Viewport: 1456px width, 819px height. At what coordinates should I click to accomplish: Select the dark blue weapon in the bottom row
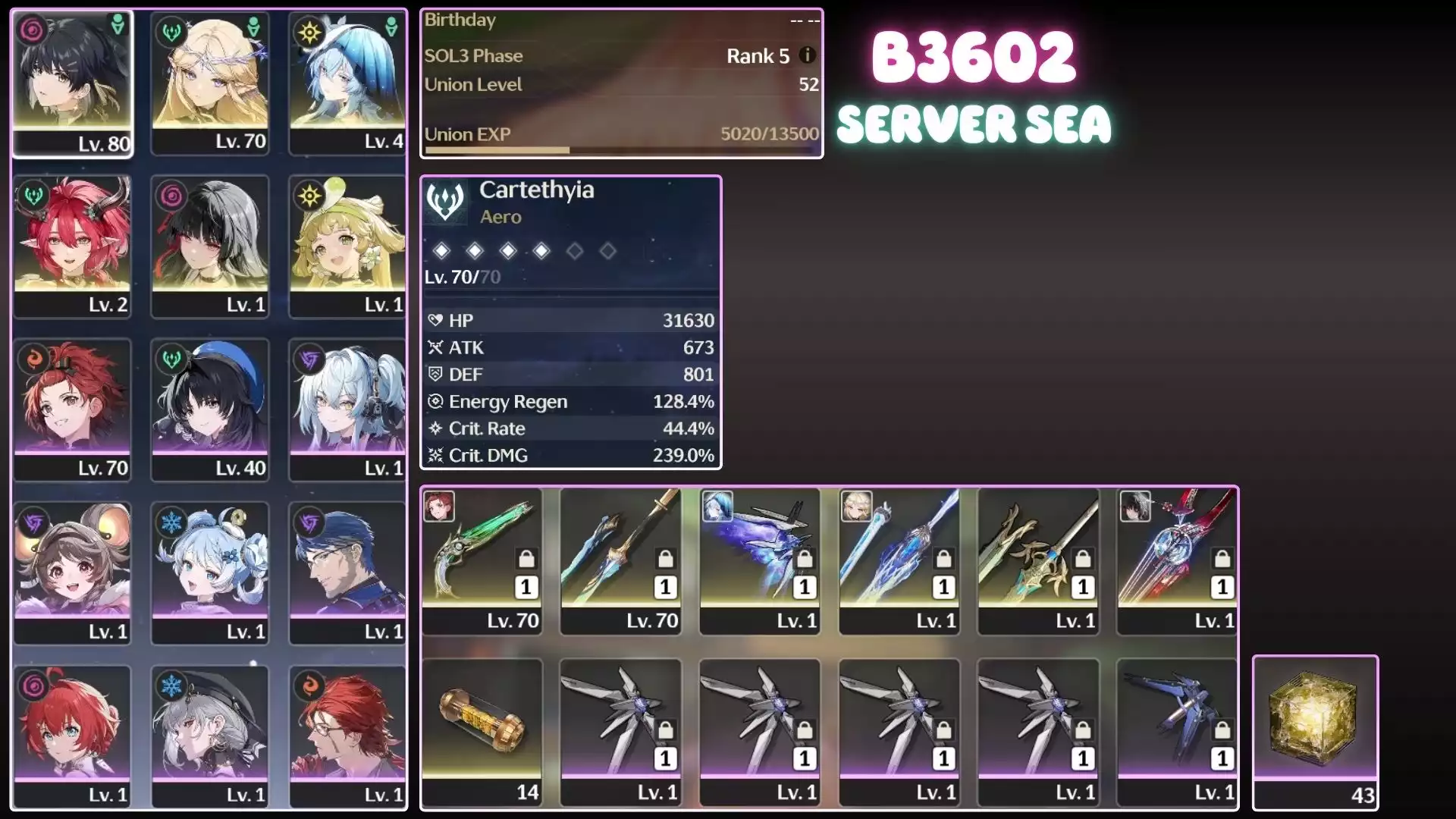[x=1178, y=731]
